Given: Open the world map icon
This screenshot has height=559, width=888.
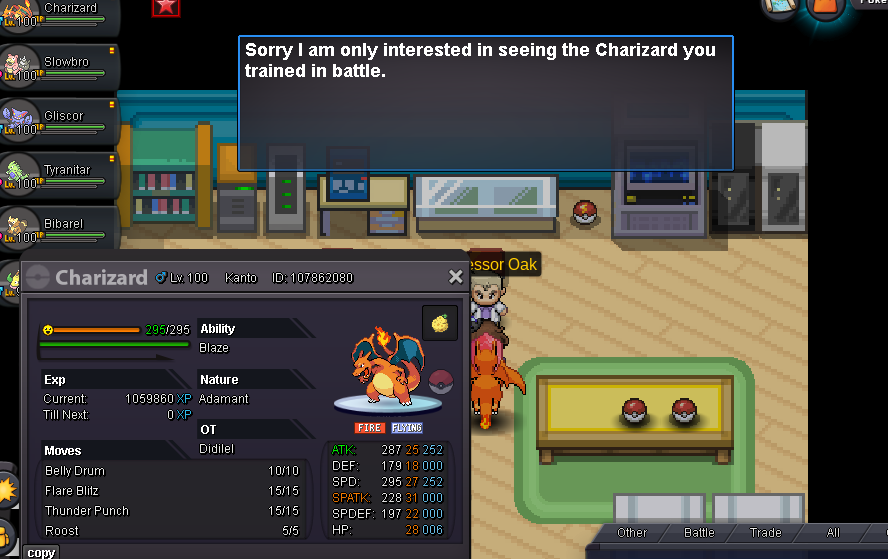Looking at the screenshot, I should pos(781,7).
